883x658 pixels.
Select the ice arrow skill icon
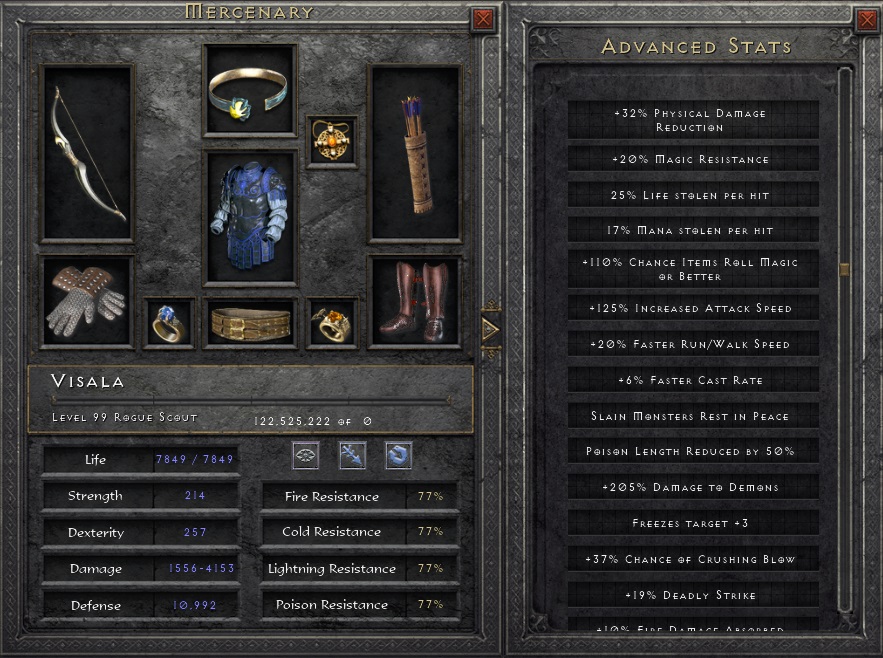point(352,456)
